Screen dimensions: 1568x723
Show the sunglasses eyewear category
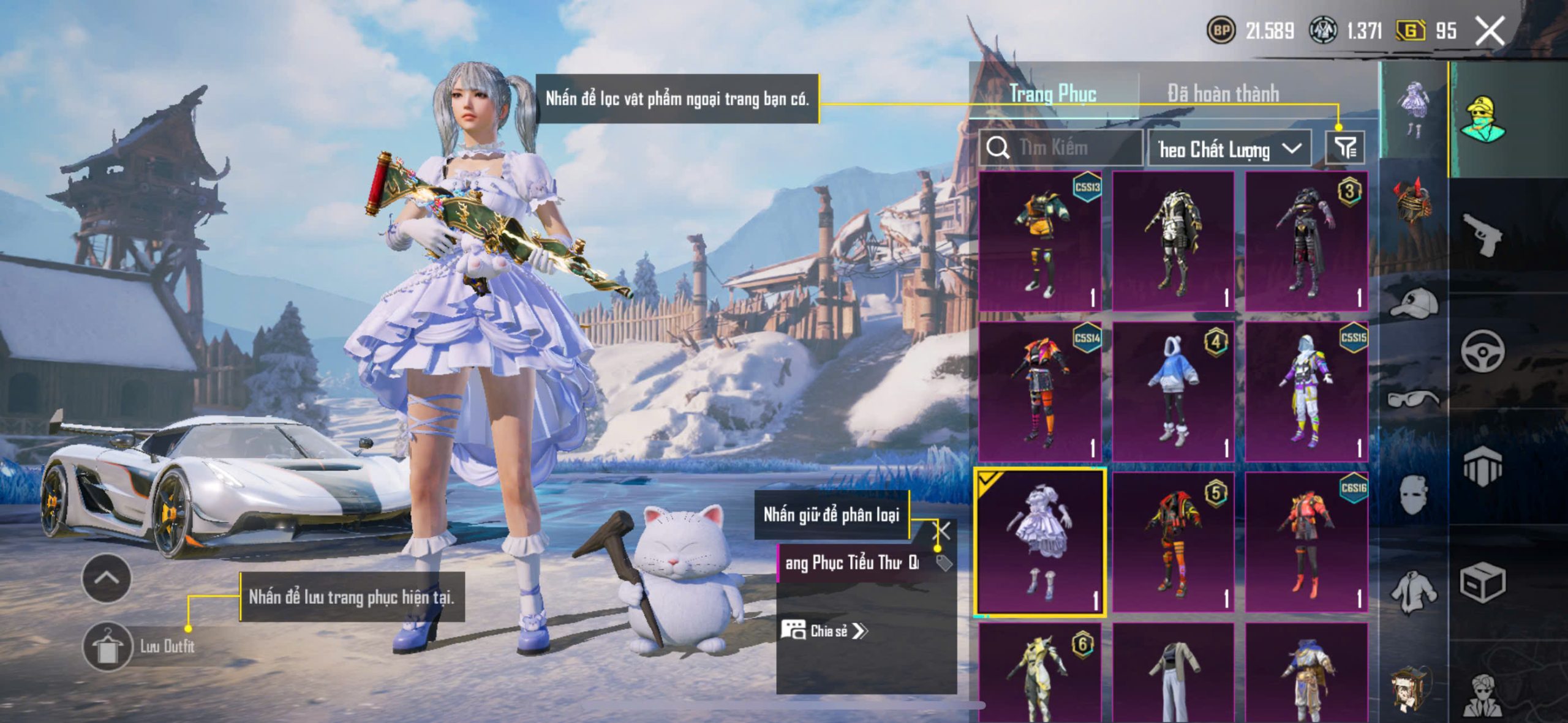coord(1414,399)
